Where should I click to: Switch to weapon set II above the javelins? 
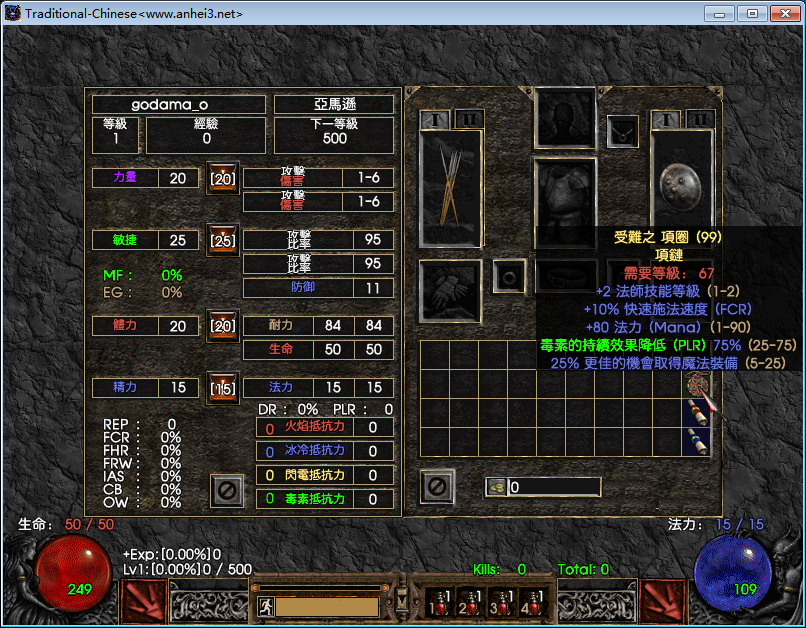[469, 119]
